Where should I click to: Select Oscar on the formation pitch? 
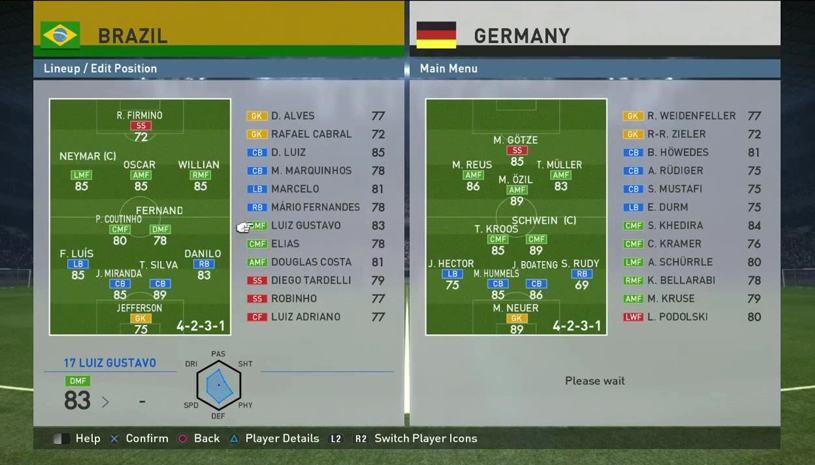tap(140, 175)
